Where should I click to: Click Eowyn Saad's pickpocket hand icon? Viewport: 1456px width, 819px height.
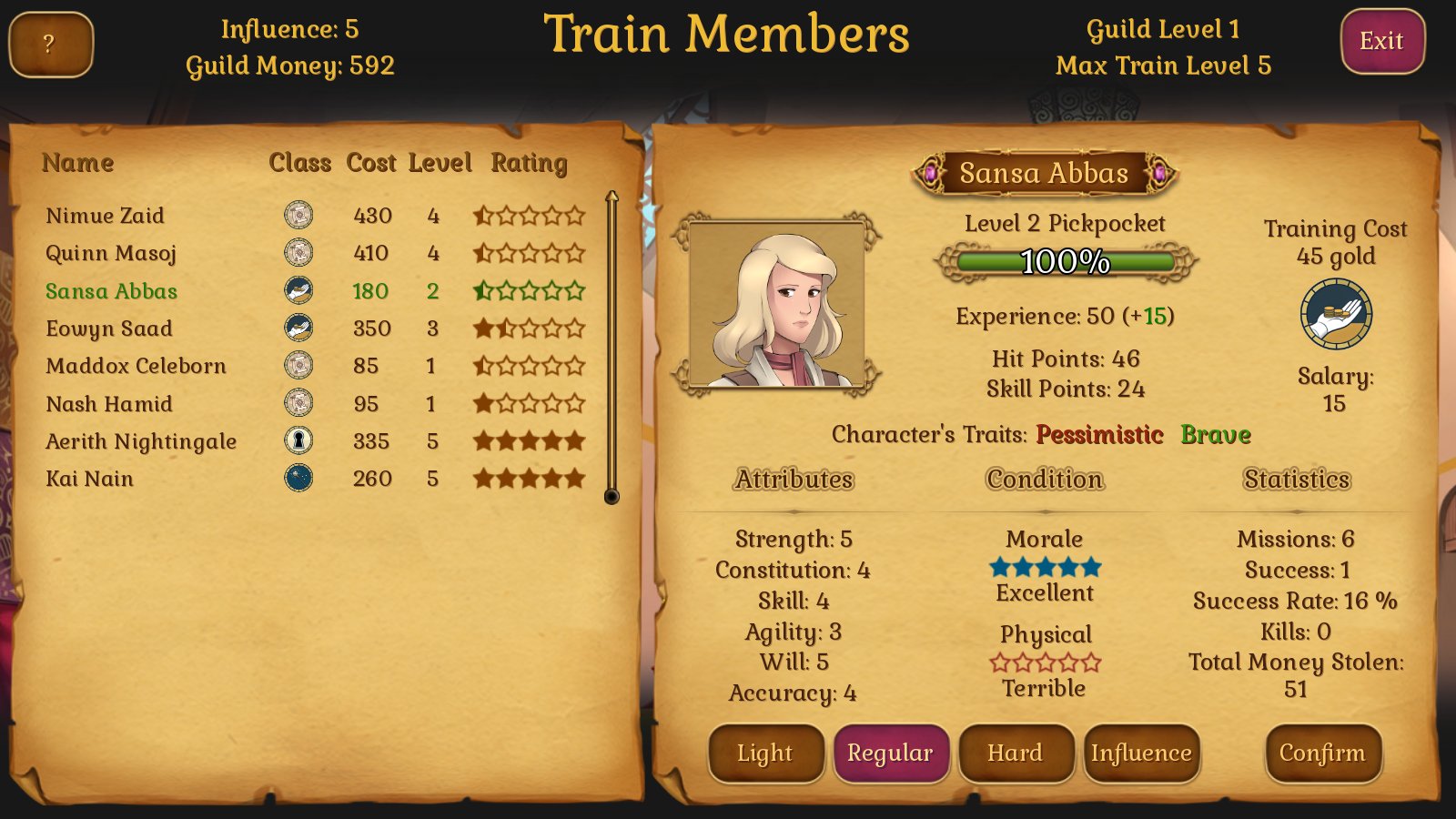(x=300, y=329)
